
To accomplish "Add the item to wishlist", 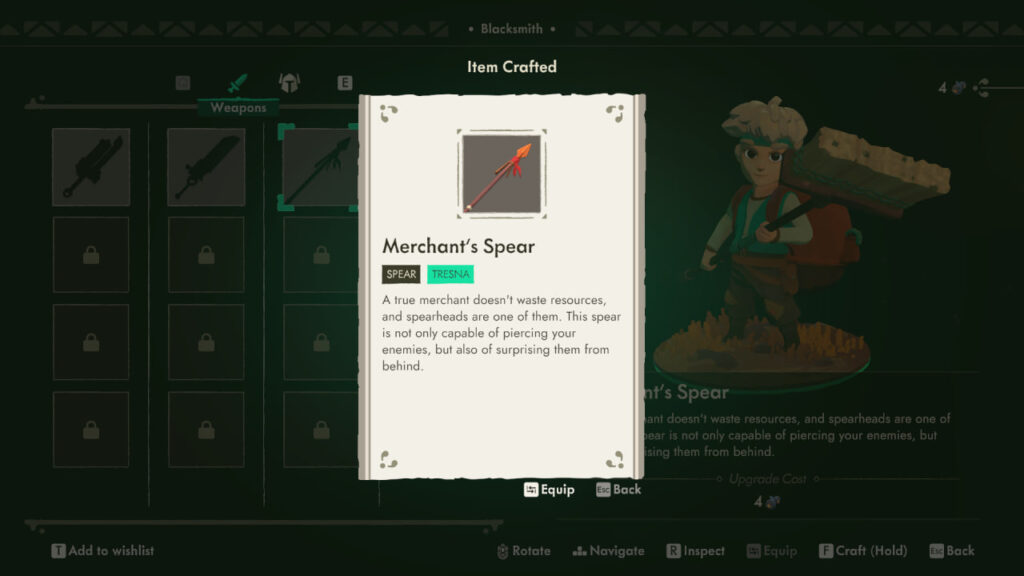I will (x=103, y=551).
